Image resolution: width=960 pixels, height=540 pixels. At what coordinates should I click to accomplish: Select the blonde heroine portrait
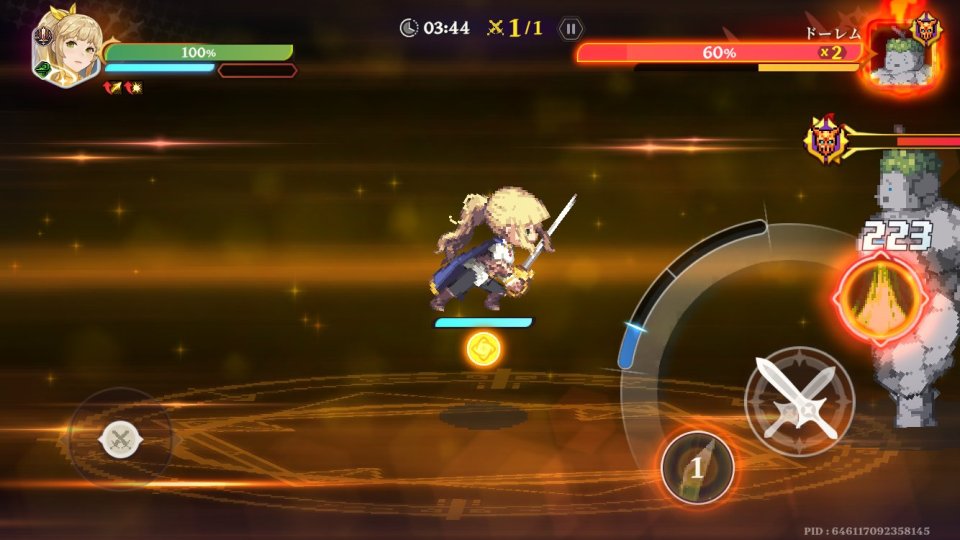pos(66,48)
